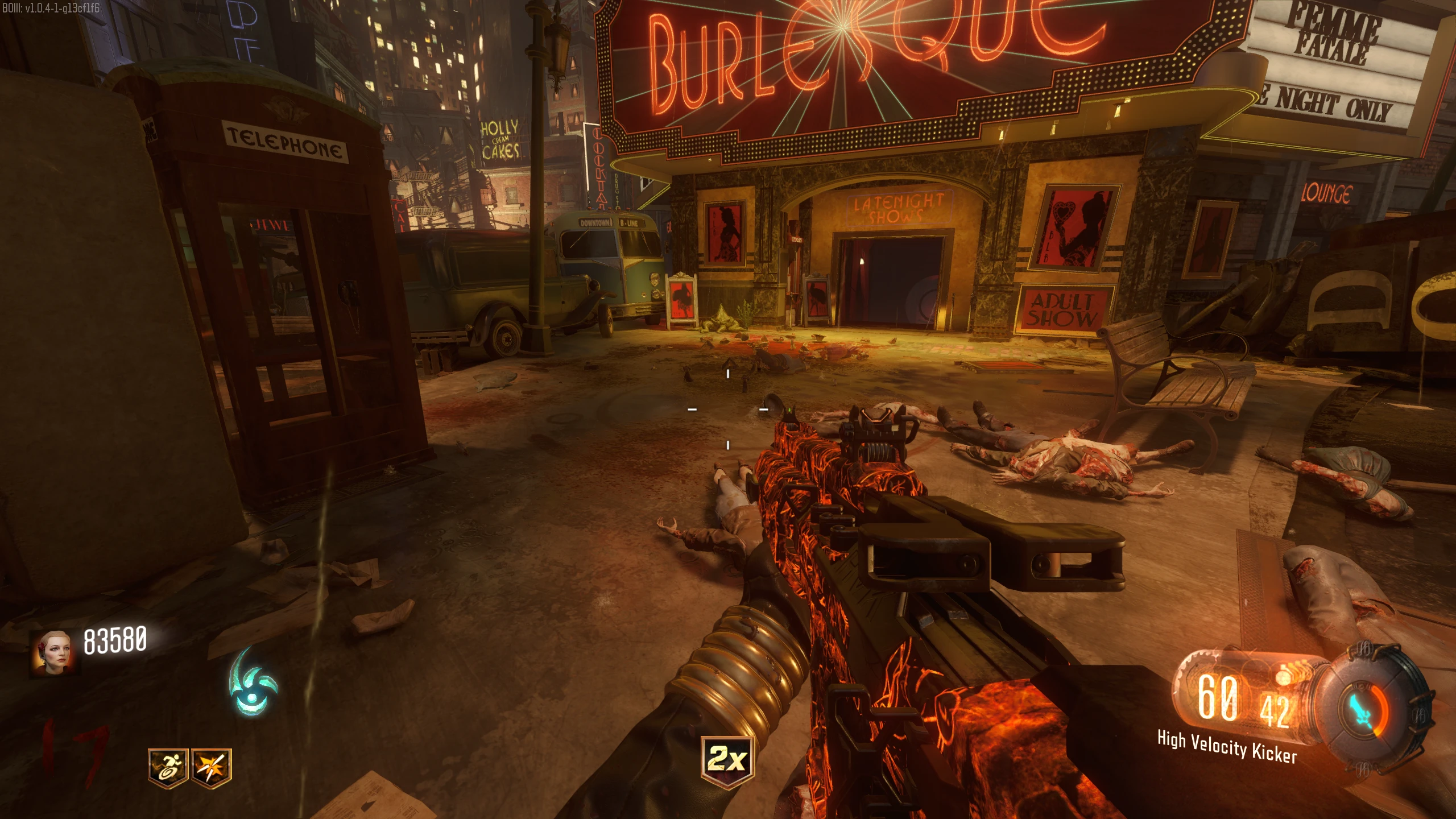Select the Widow's Wine perk icon
This screenshot has height=819, width=1456.
coord(211,767)
